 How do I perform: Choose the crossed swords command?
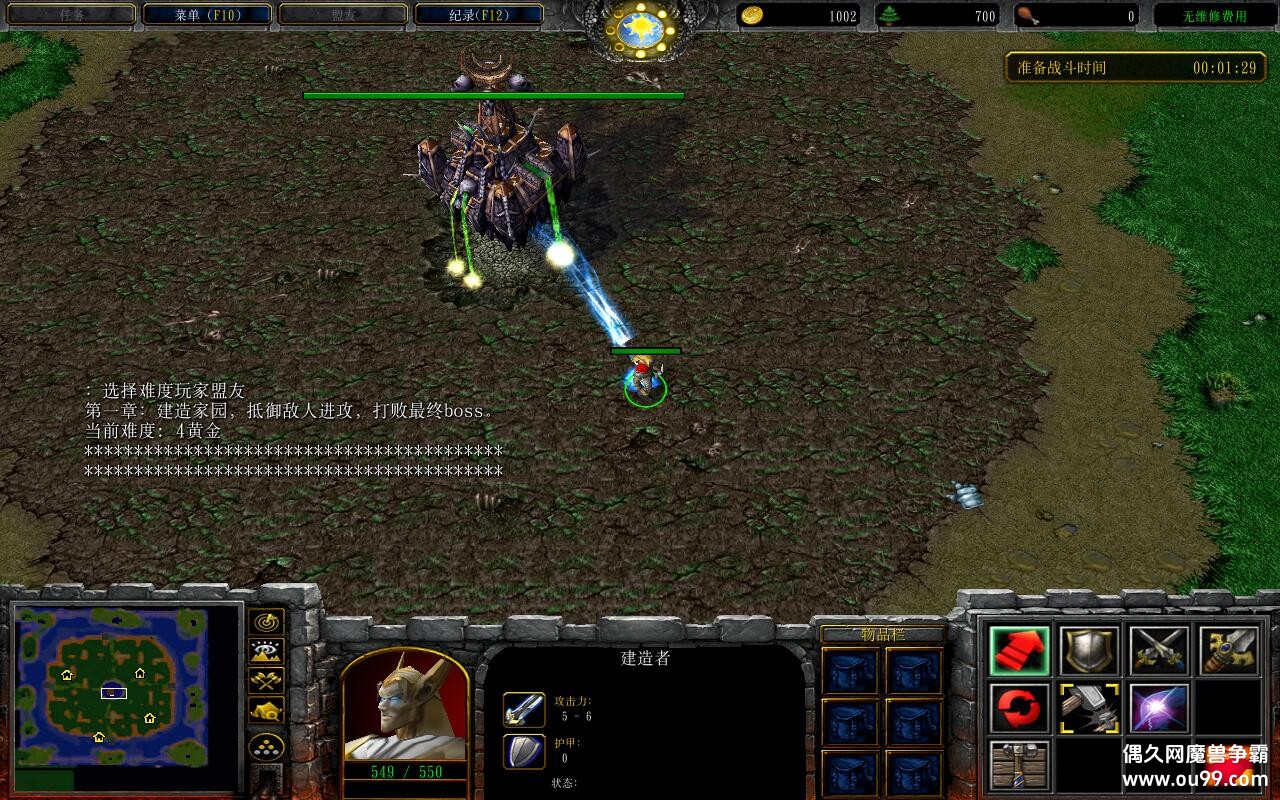[x=1159, y=651]
